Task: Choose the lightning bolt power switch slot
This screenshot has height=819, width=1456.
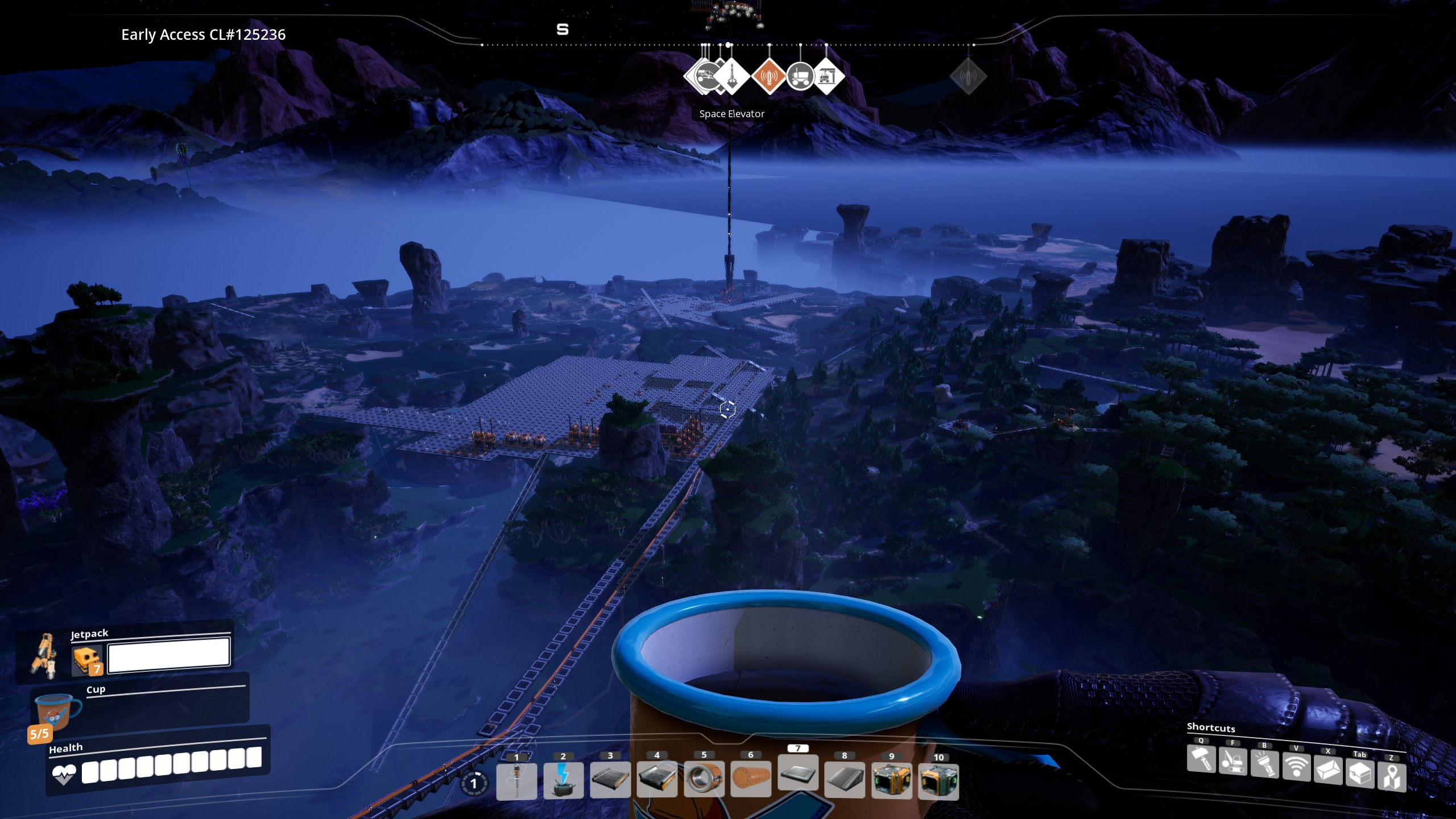Action: pos(563,780)
